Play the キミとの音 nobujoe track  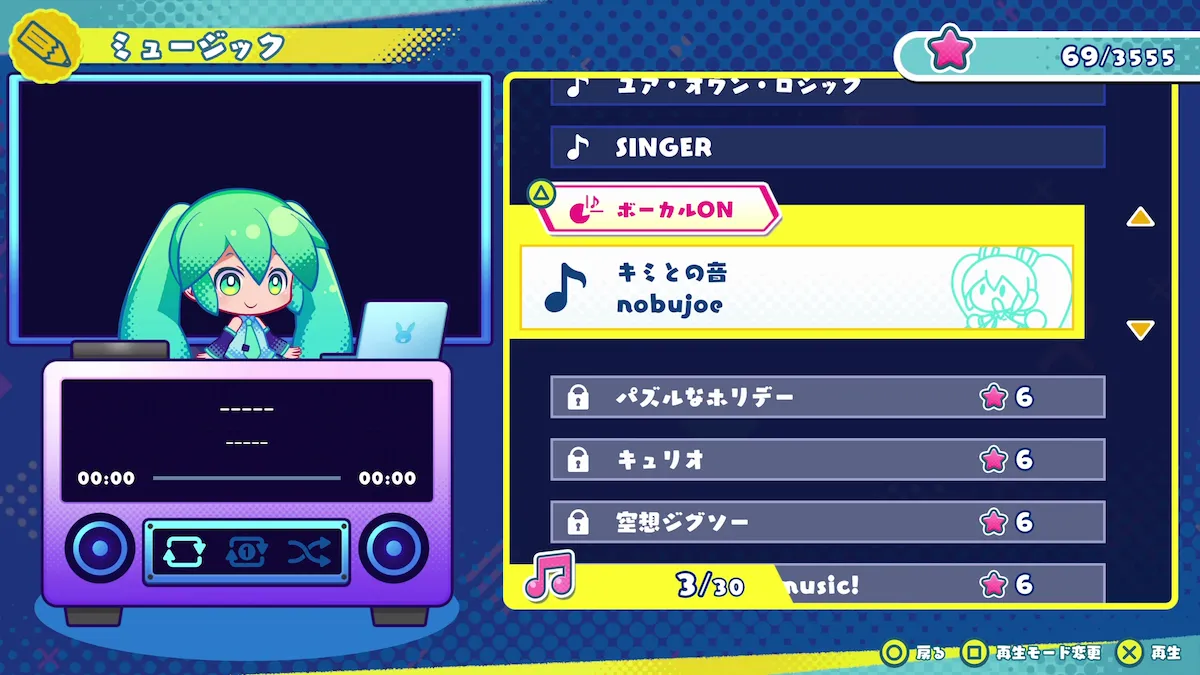pos(795,287)
